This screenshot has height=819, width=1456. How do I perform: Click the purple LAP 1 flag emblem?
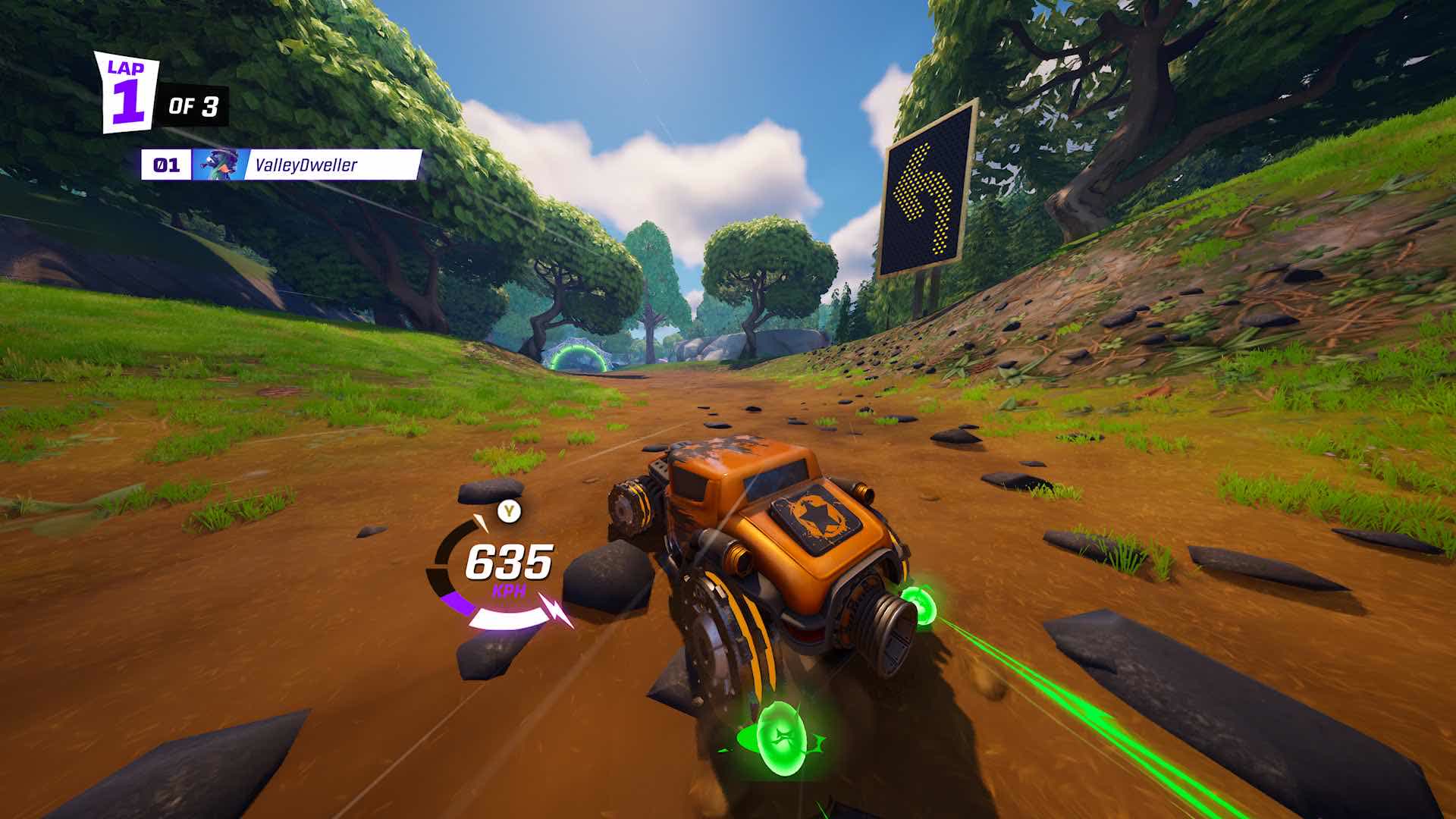coord(127,91)
